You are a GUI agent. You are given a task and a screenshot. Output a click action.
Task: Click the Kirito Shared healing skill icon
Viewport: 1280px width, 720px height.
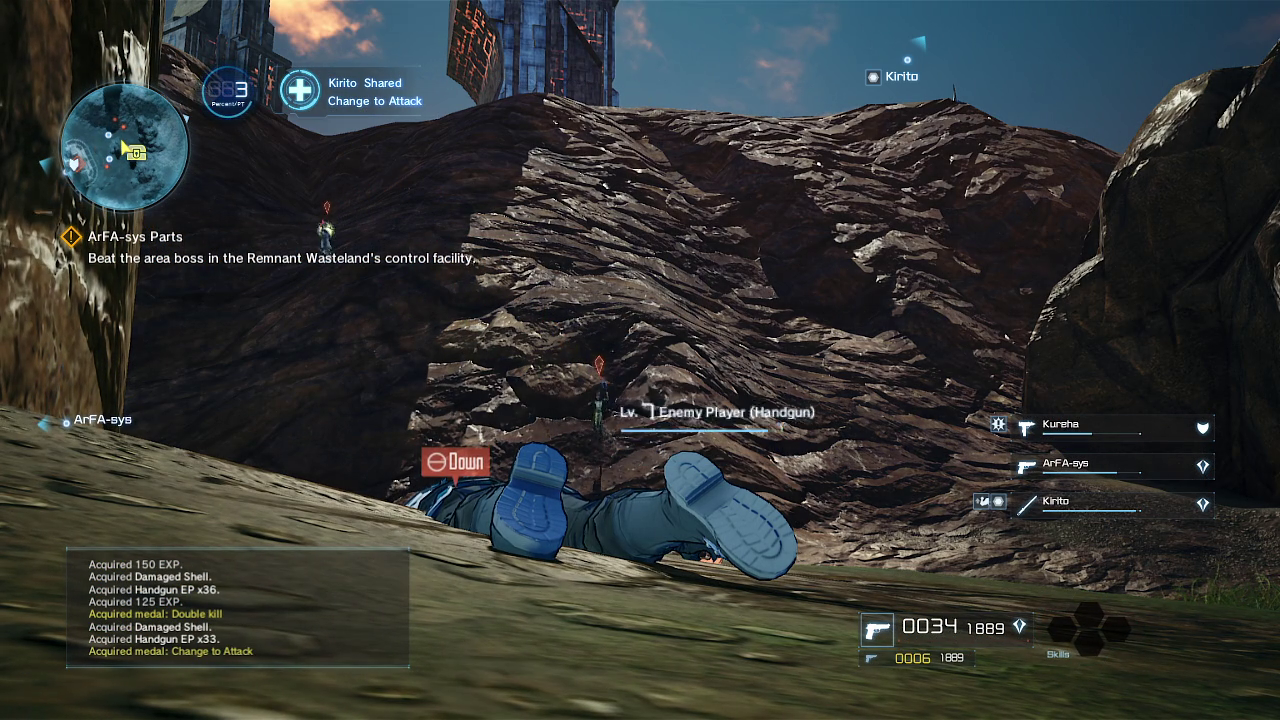(299, 91)
